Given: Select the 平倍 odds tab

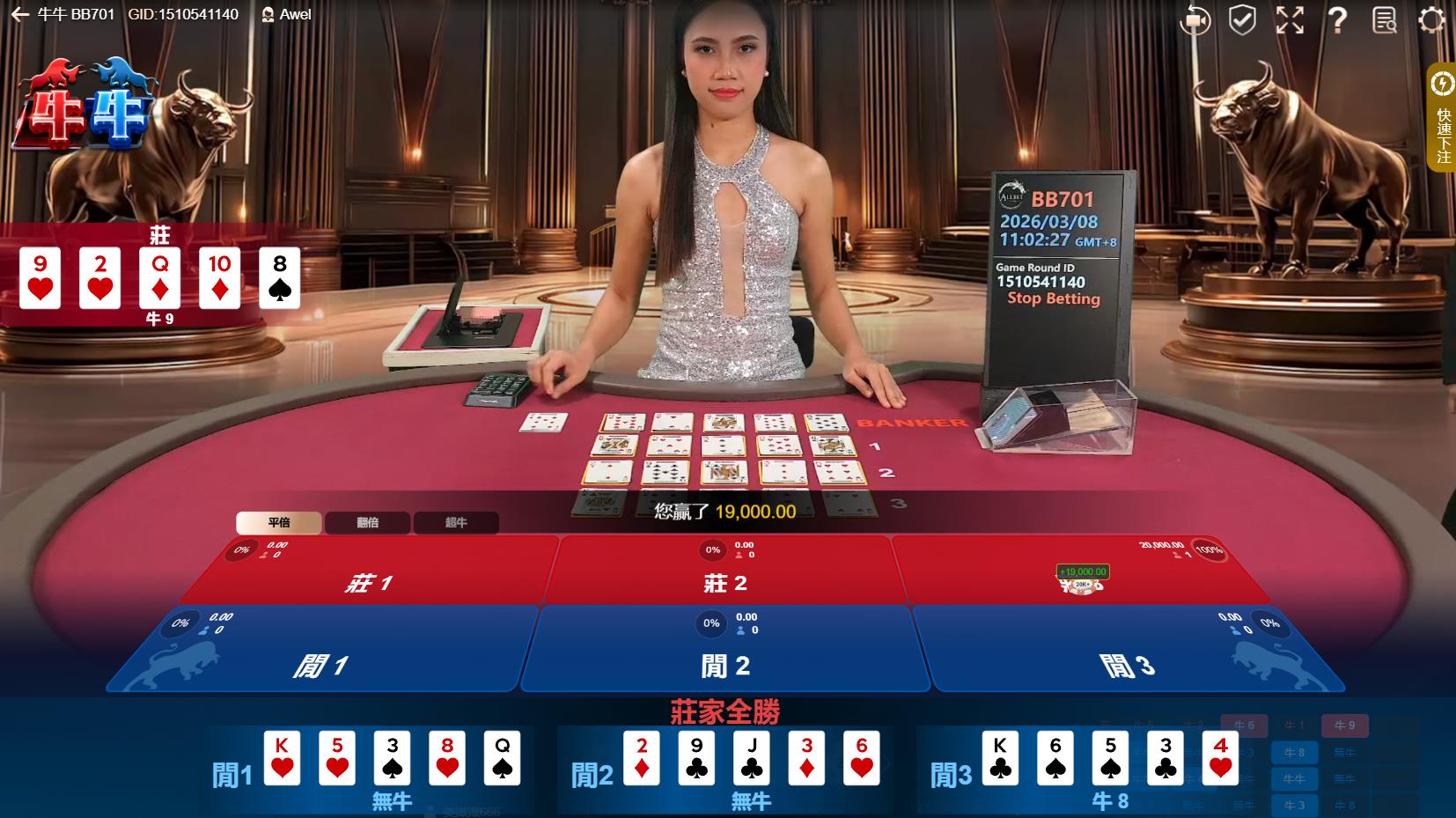Looking at the screenshot, I should pos(279,522).
